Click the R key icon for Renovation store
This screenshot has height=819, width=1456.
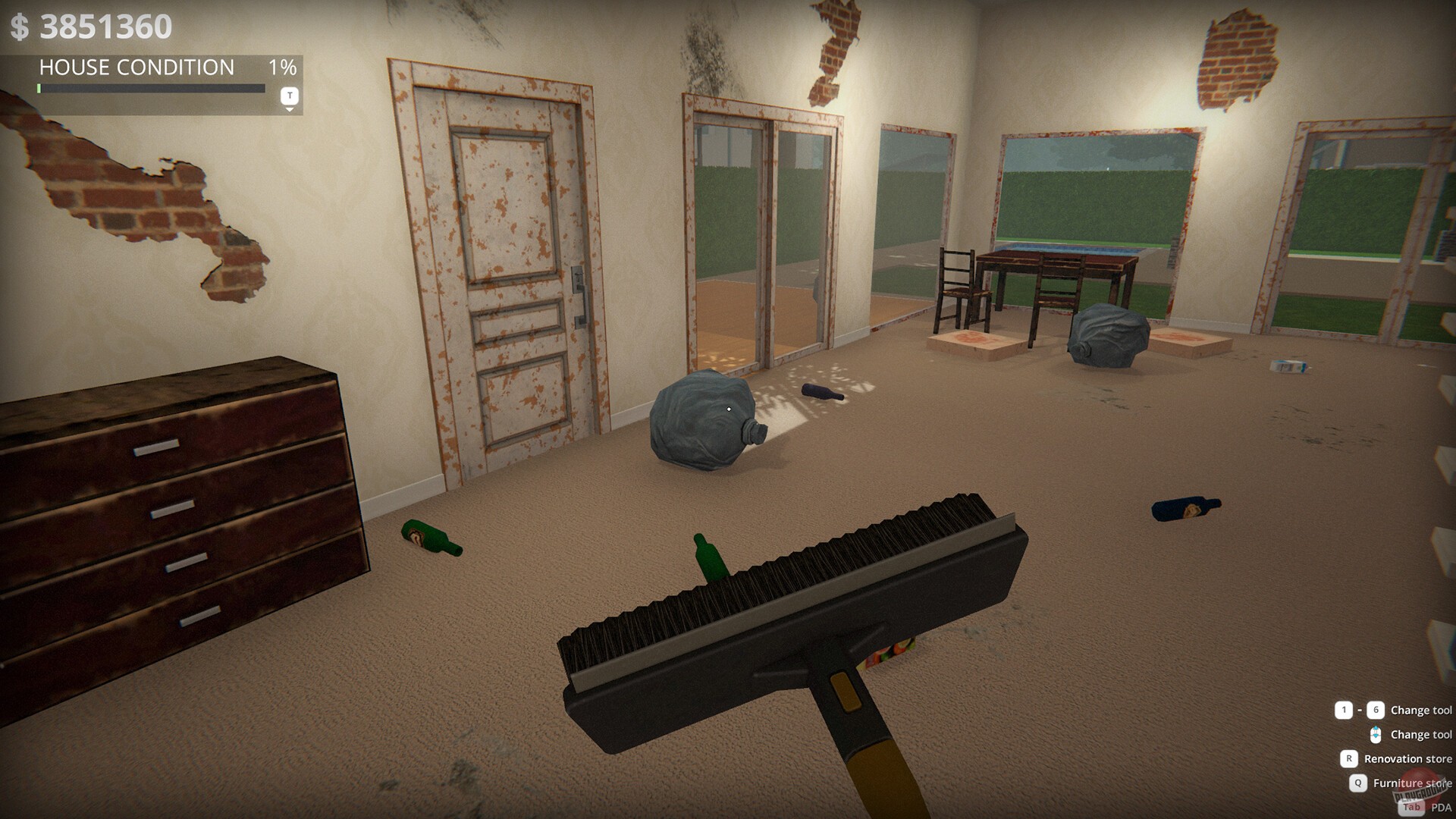[1350, 759]
